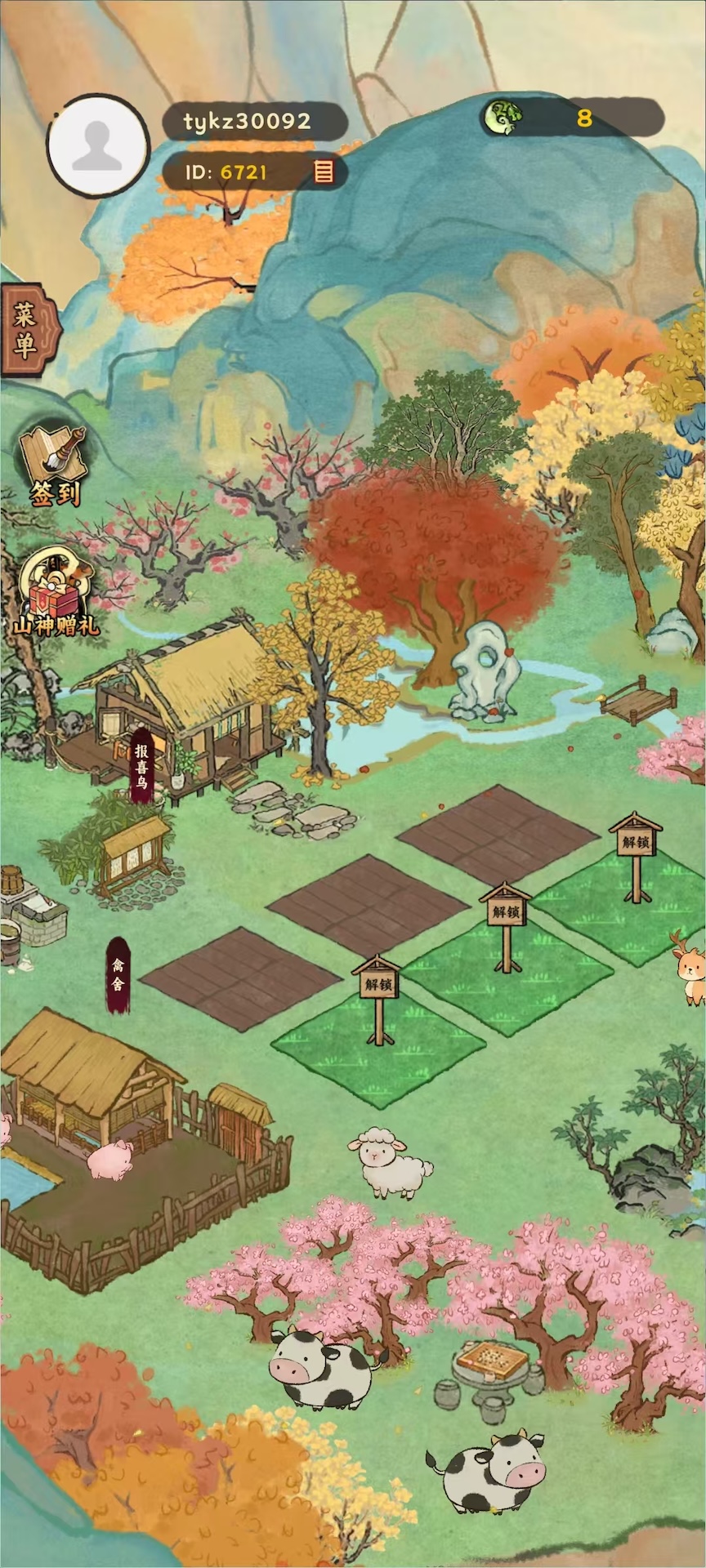The width and height of the screenshot is (706, 1568).
Task: Select the 报喜鸟 building label
Action: pyautogui.click(x=142, y=766)
